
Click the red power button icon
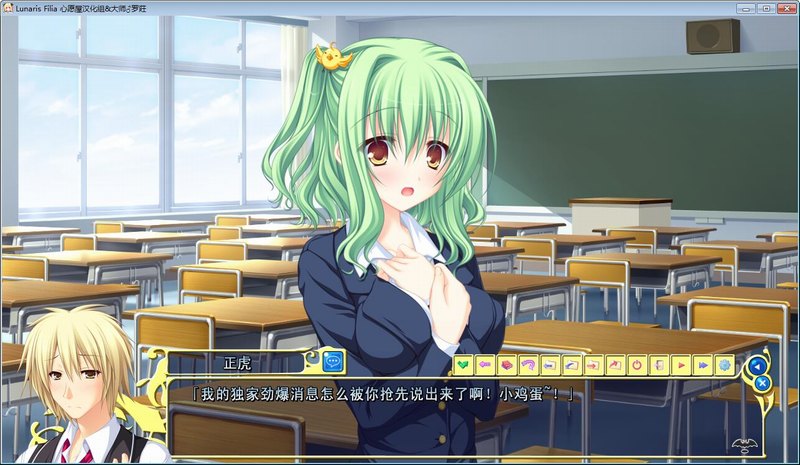[x=637, y=365]
